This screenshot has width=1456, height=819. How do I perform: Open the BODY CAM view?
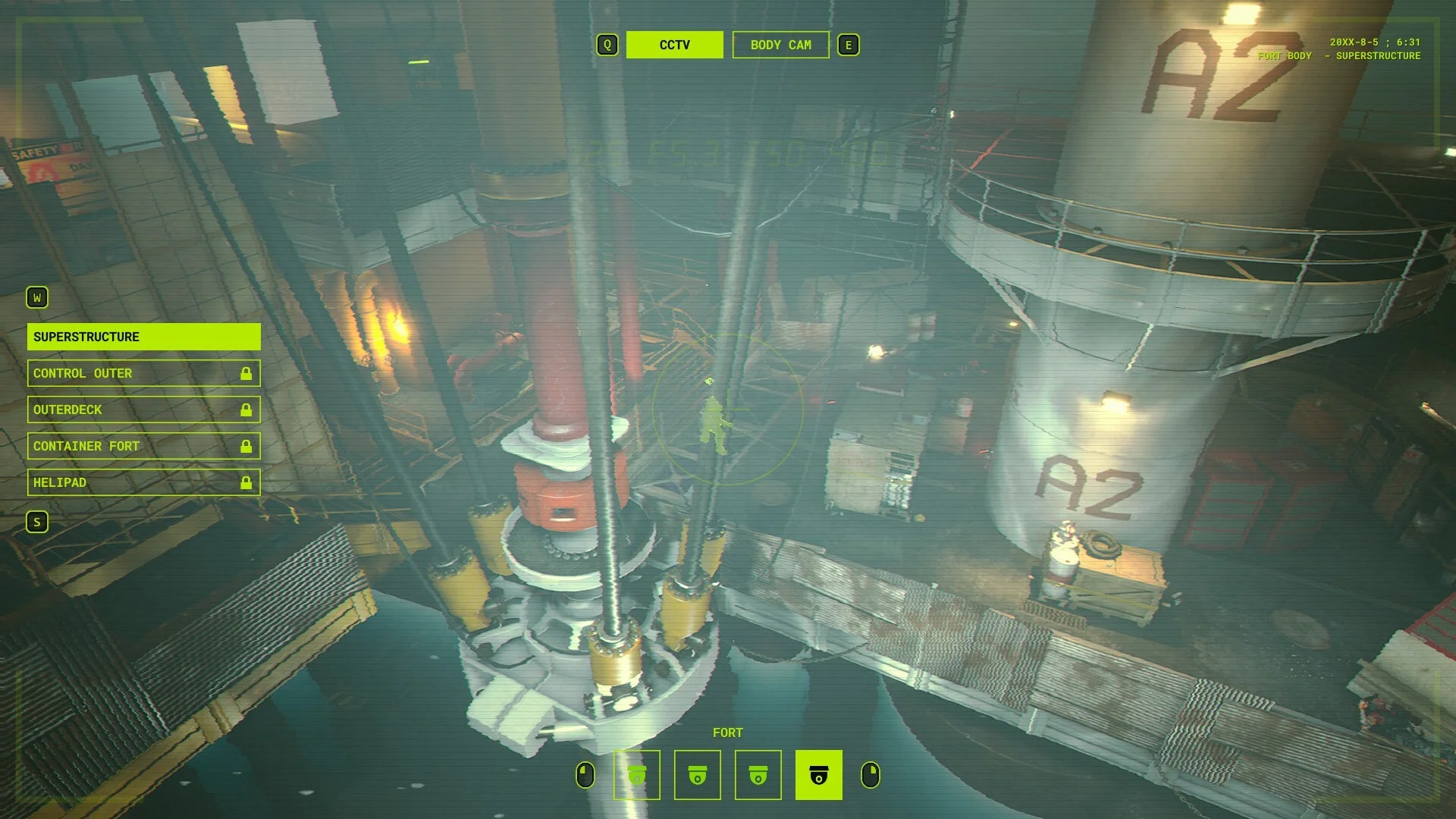click(x=780, y=45)
